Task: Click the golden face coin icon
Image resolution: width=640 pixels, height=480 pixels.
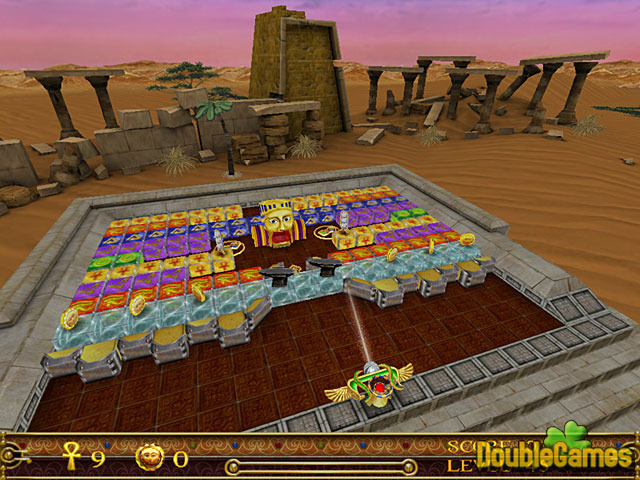Action: [149, 459]
